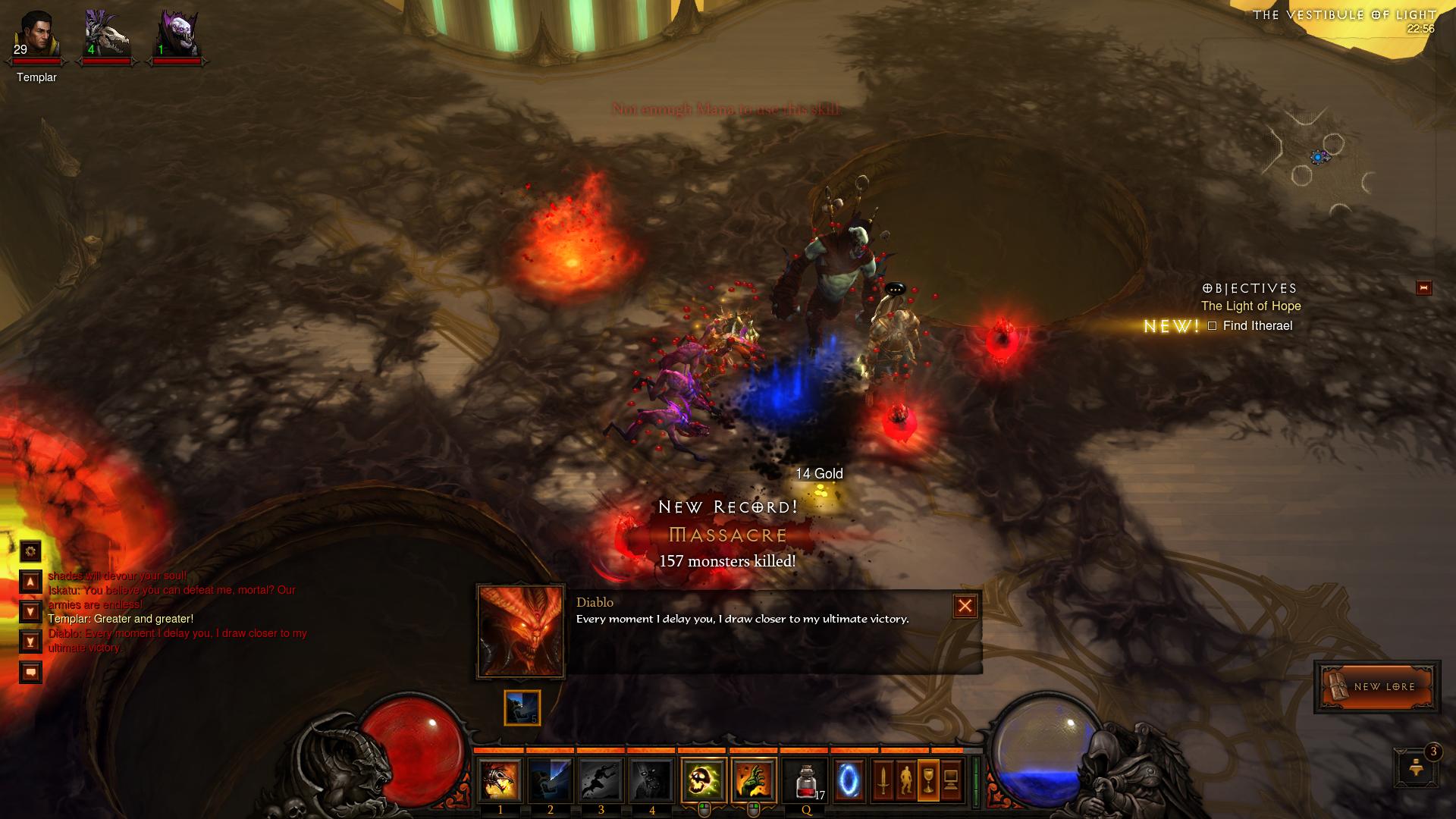
Task: Open the skills figure button
Action: [x=905, y=780]
